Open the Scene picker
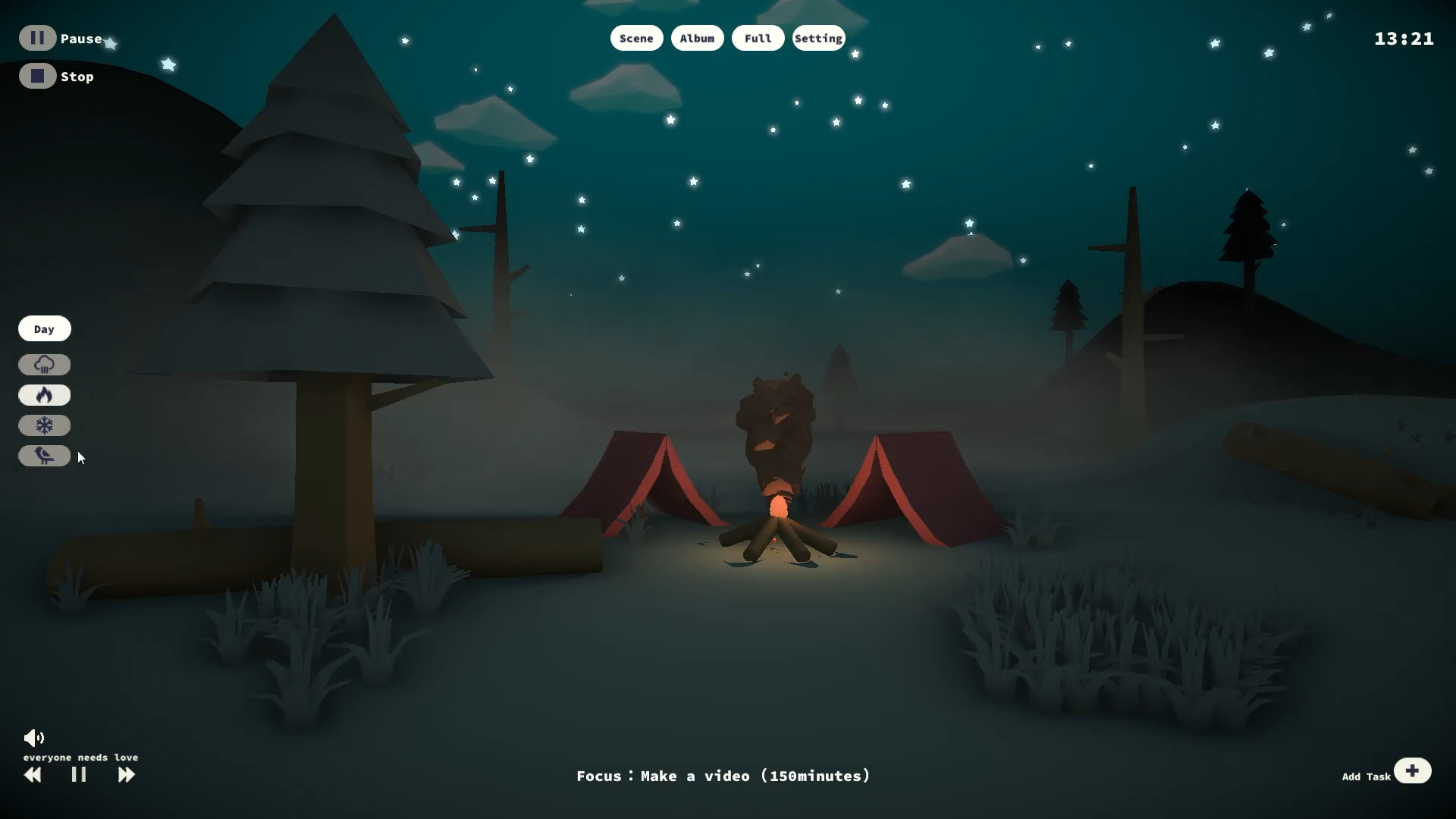 click(x=635, y=38)
